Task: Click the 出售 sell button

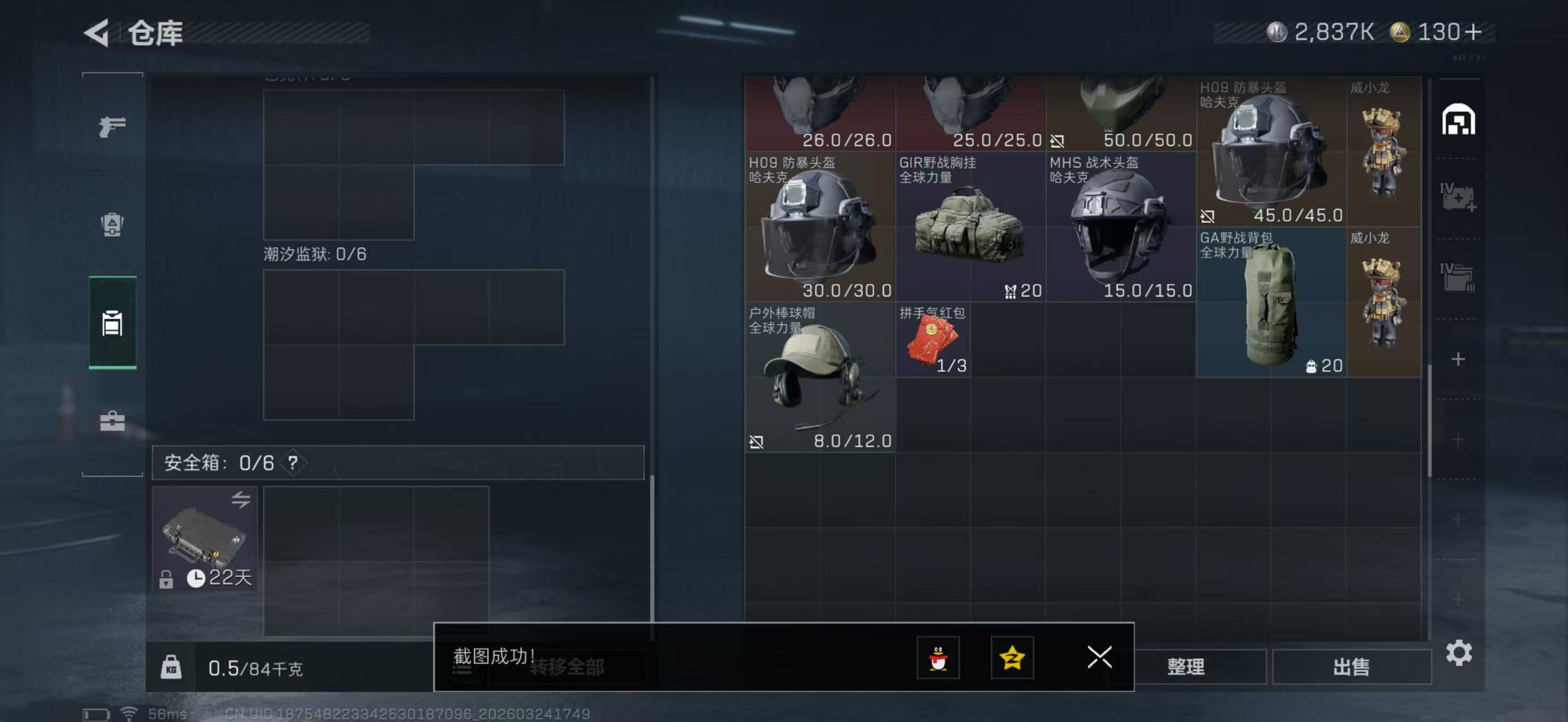Action: [x=1351, y=667]
